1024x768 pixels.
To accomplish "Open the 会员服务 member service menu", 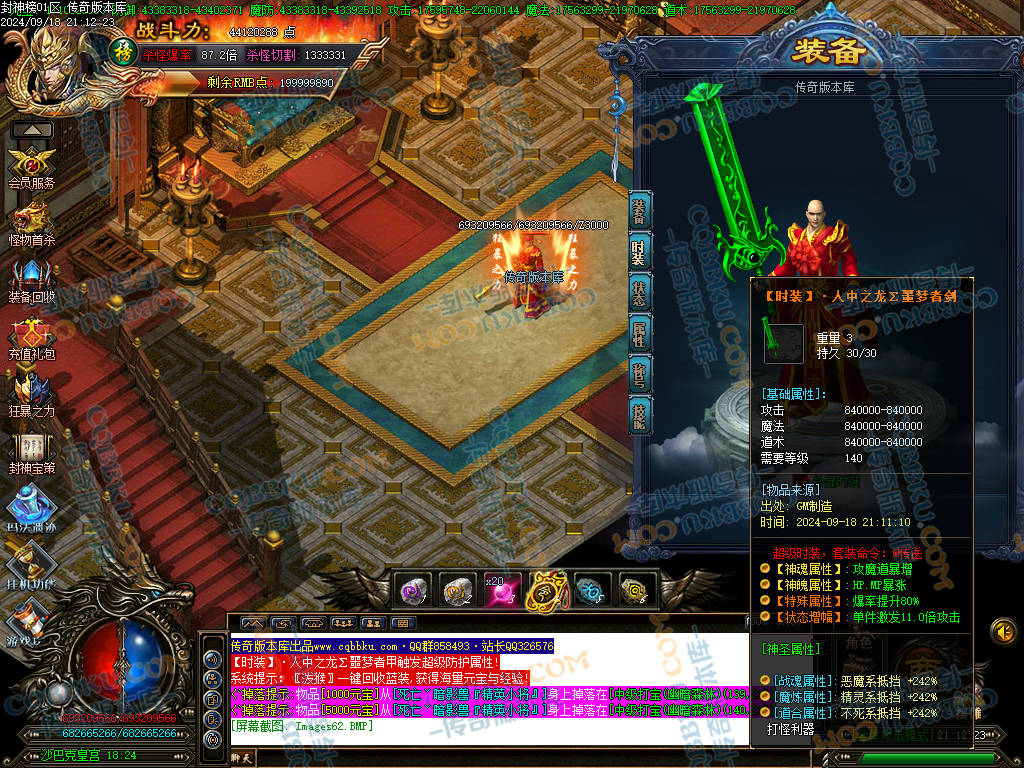I will tap(31, 165).
